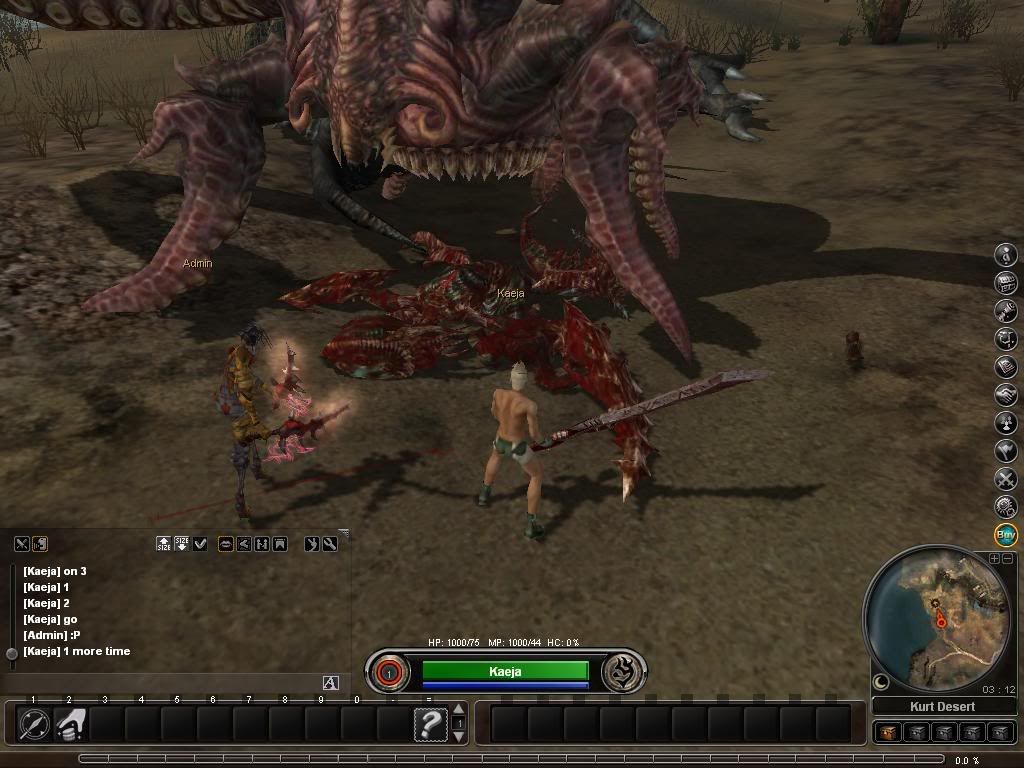Open the gear options menu icon

pos(1006,507)
